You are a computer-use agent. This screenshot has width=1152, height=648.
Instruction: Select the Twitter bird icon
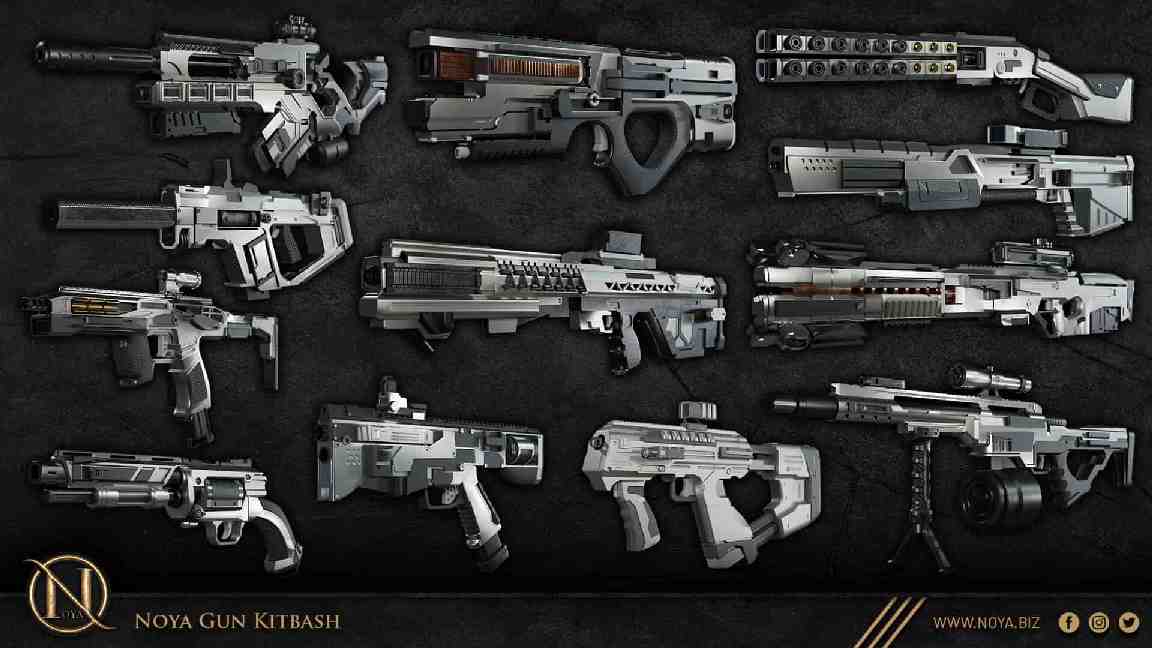coord(1129,623)
